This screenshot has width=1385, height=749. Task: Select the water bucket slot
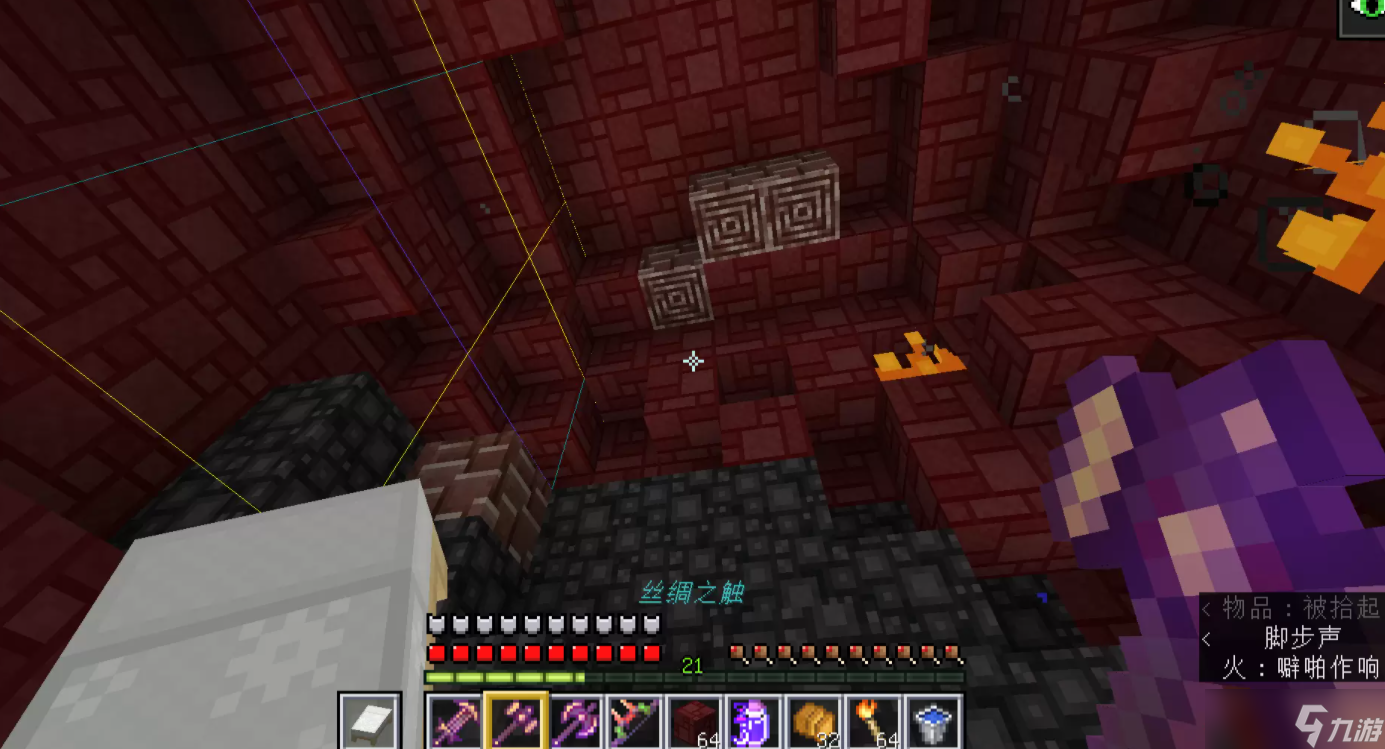click(x=935, y=720)
